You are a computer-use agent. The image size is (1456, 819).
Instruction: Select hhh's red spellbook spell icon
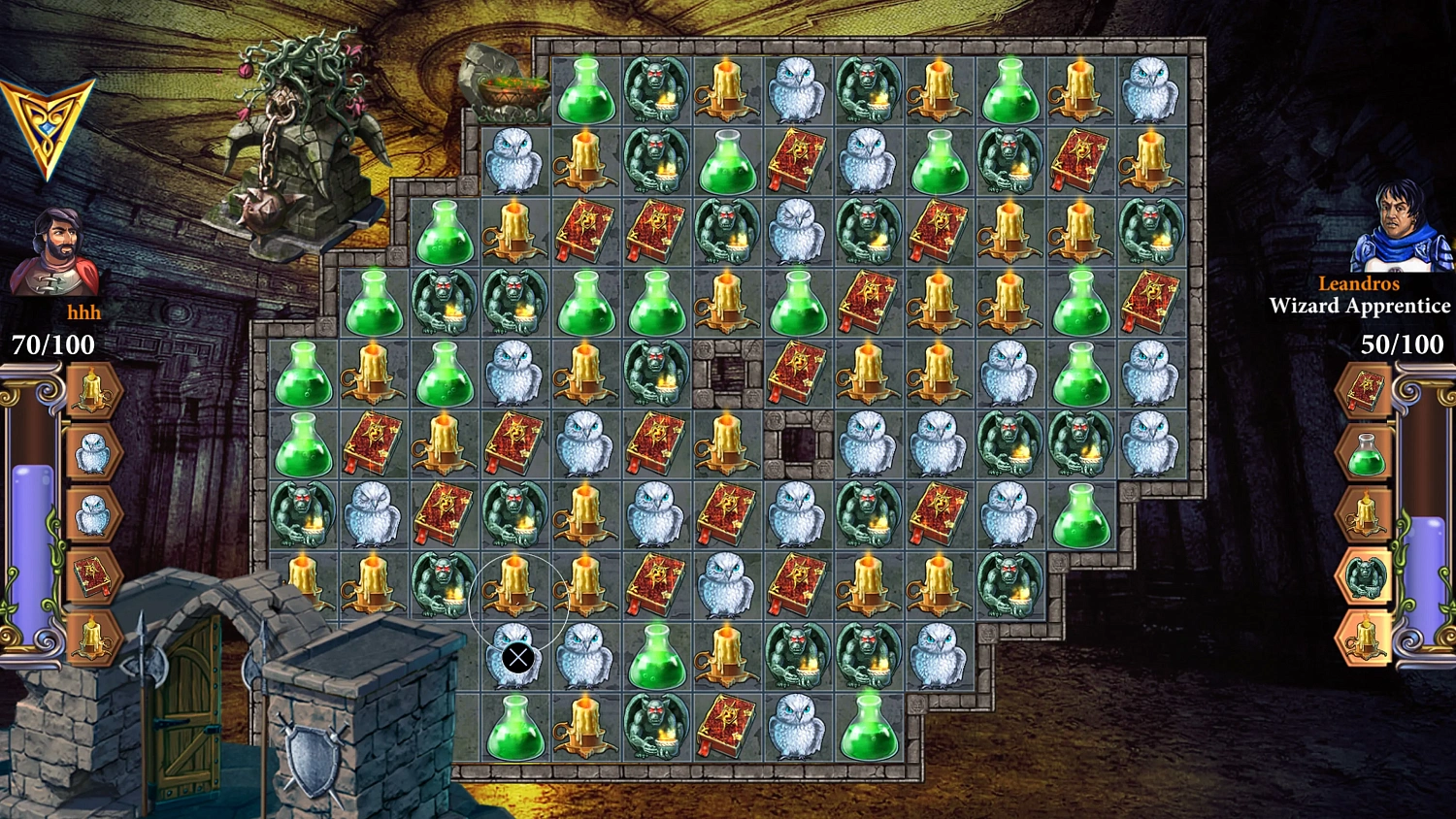[x=91, y=576]
